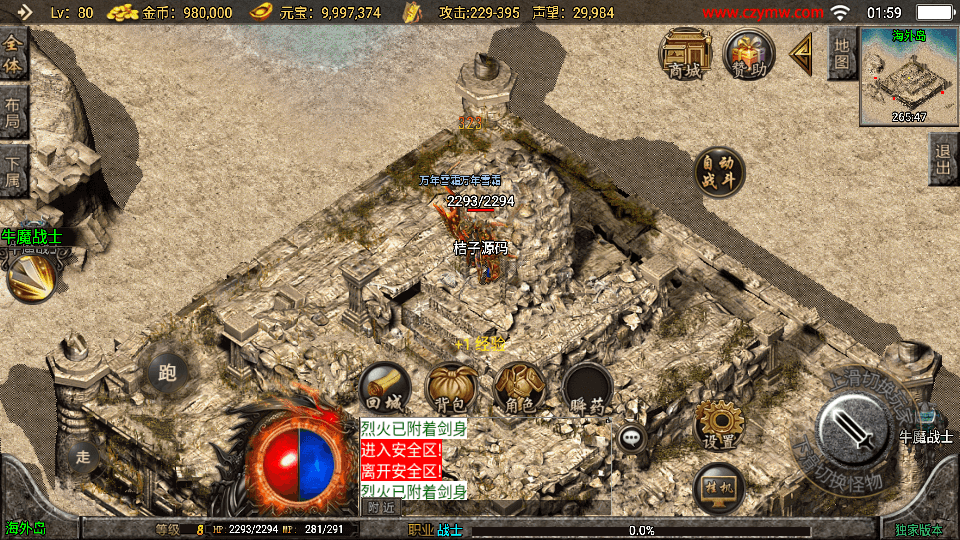Open the 角色 character sheet

[x=518, y=388]
